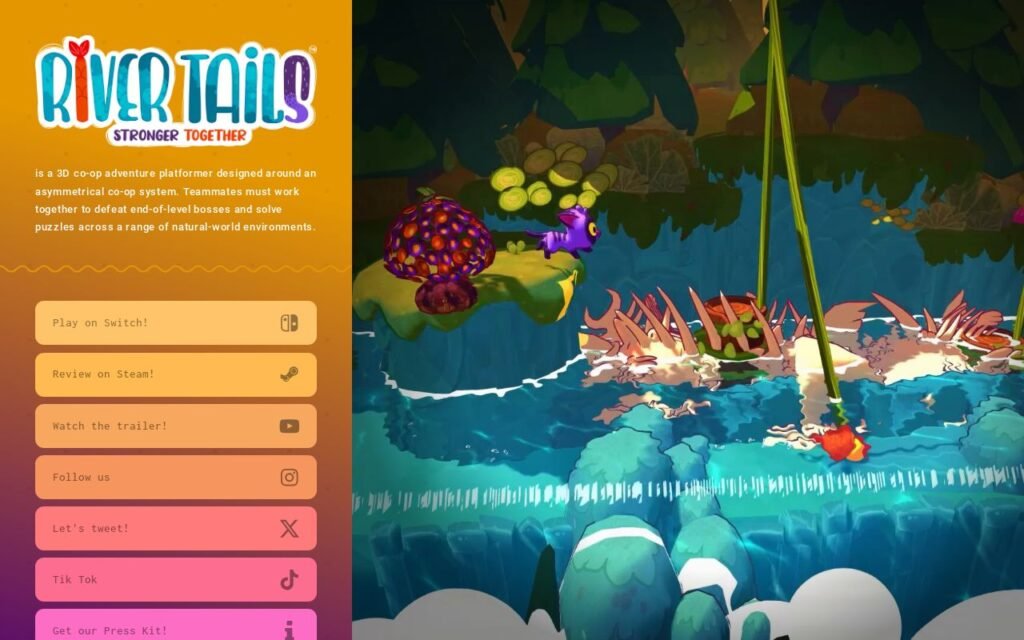Viewport: 1024px width, 640px height.
Task: Open the Follow us Instagram link
Action: pyautogui.click(x=175, y=477)
